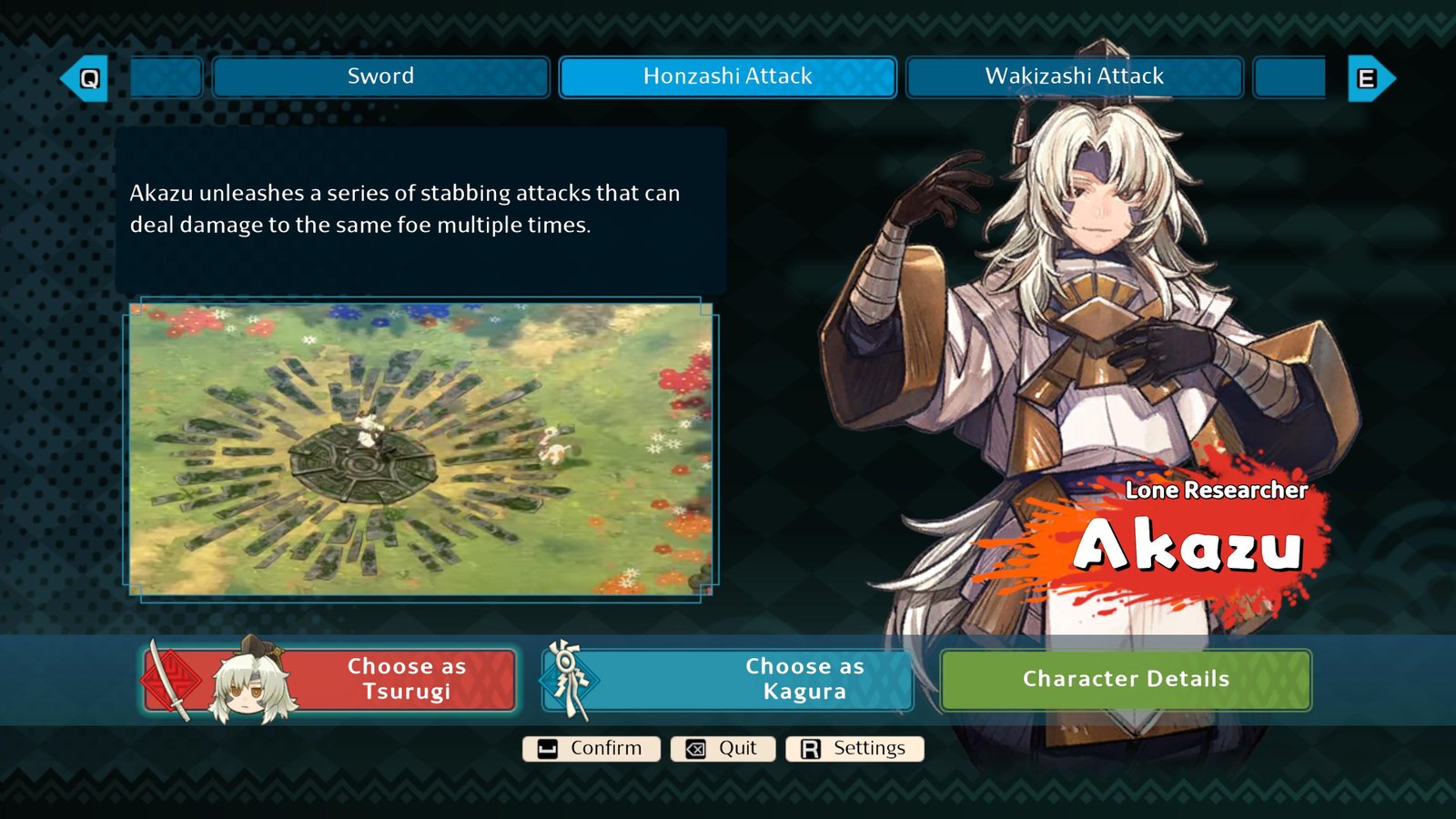This screenshot has width=1456, height=819.
Task: Go to next tab with right arrow
Action: click(1370, 78)
